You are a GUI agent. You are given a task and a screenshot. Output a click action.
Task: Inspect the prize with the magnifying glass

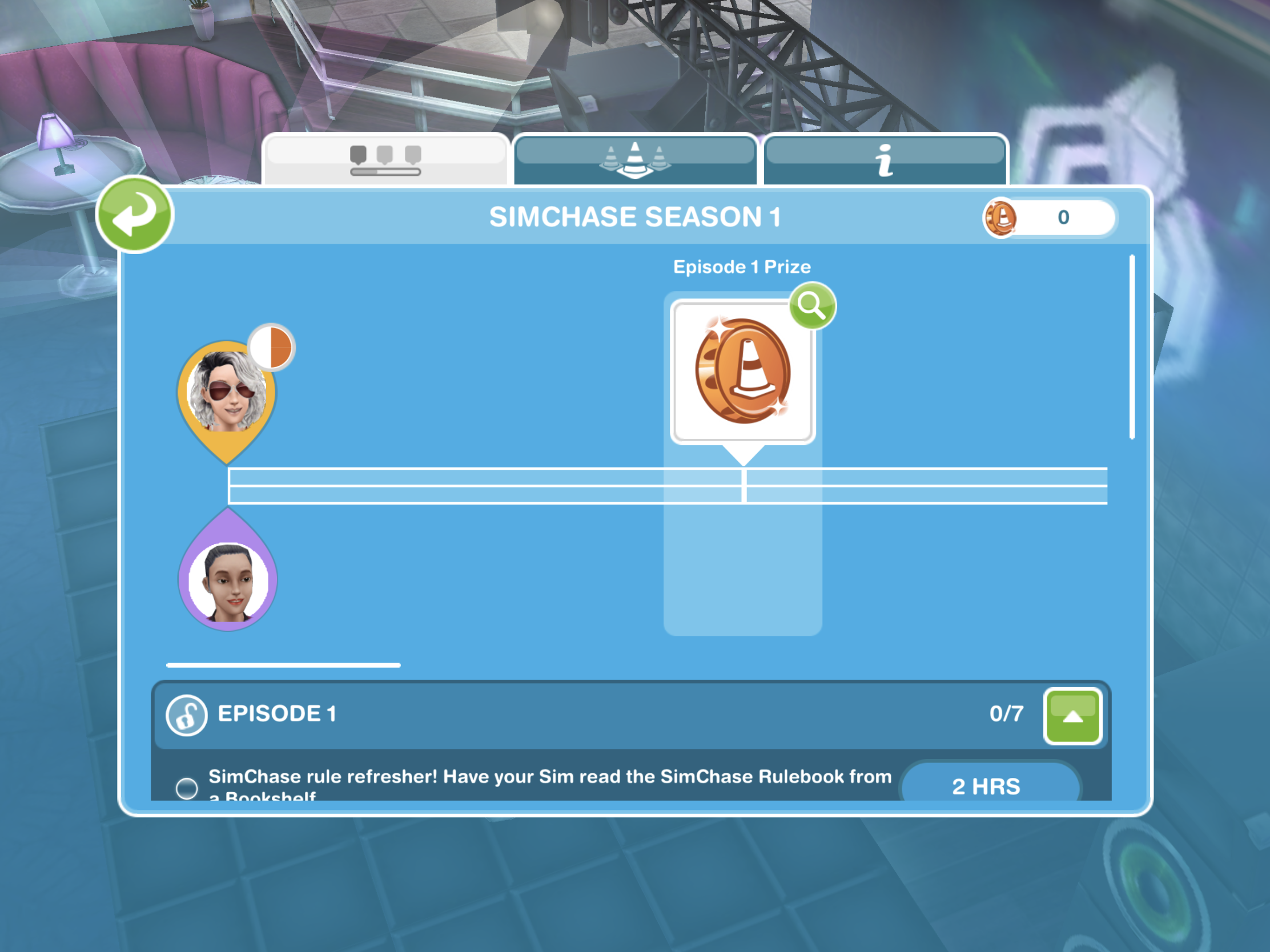click(812, 305)
